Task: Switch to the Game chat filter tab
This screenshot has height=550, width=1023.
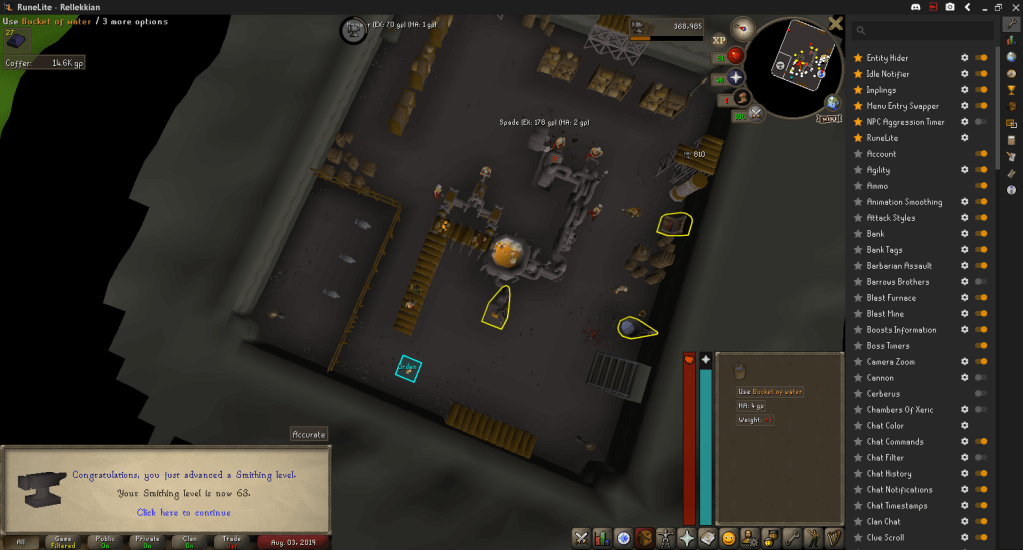Action: pyautogui.click(x=62, y=542)
